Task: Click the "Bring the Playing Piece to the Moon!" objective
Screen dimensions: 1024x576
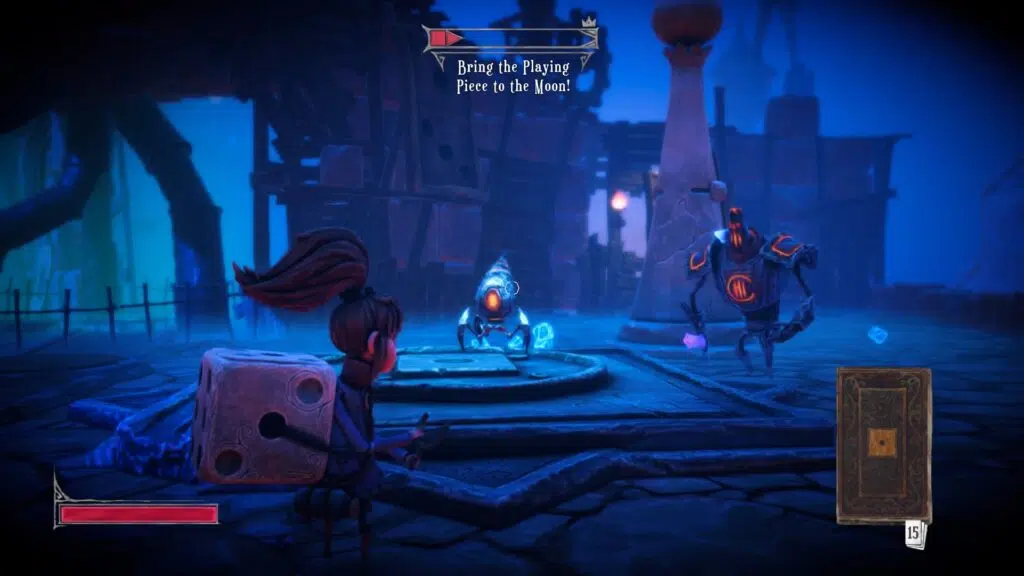Action: coord(512,75)
